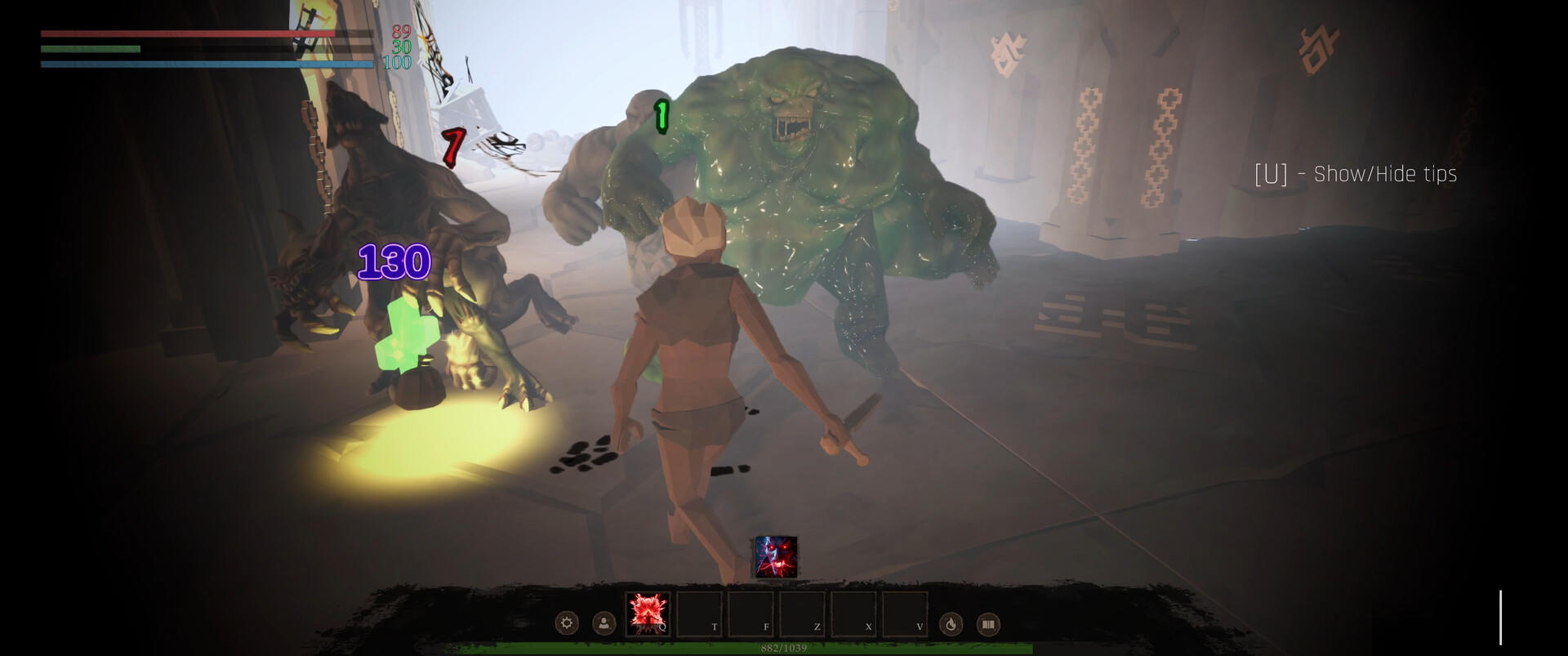Open the flame icon menu
The width and height of the screenshot is (1568, 656).
951,624
